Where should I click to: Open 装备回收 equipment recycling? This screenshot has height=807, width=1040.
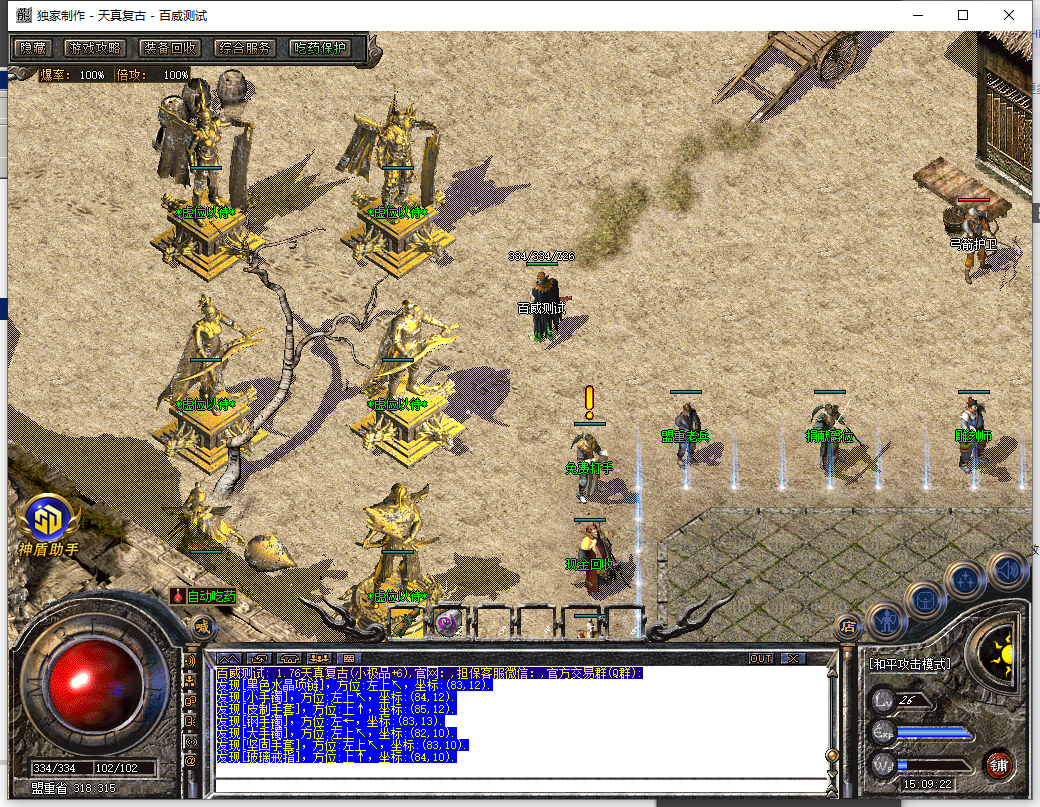pyautogui.click(x=169, y=47)
